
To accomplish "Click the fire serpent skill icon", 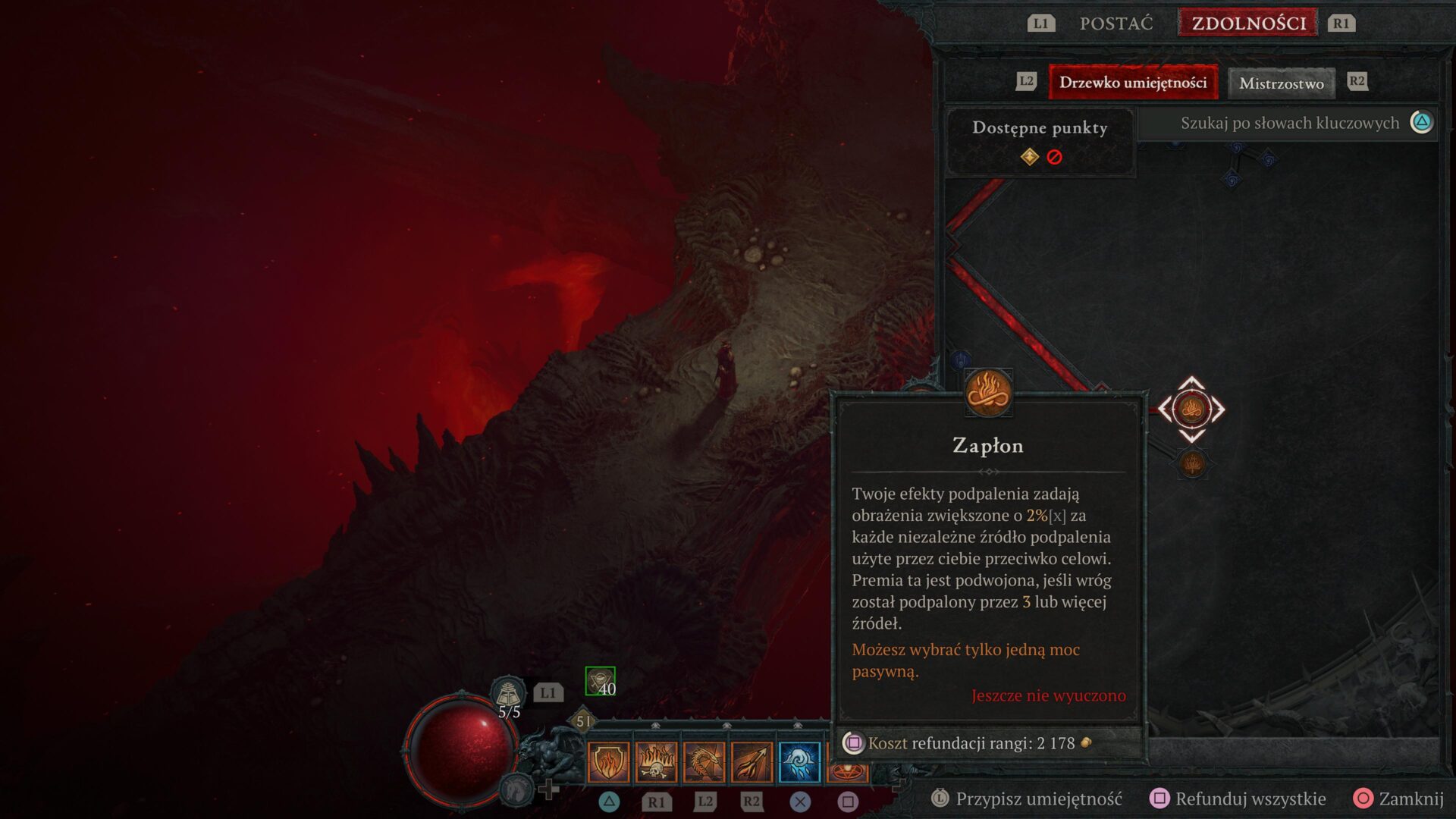I will click(x=704, y=762).
